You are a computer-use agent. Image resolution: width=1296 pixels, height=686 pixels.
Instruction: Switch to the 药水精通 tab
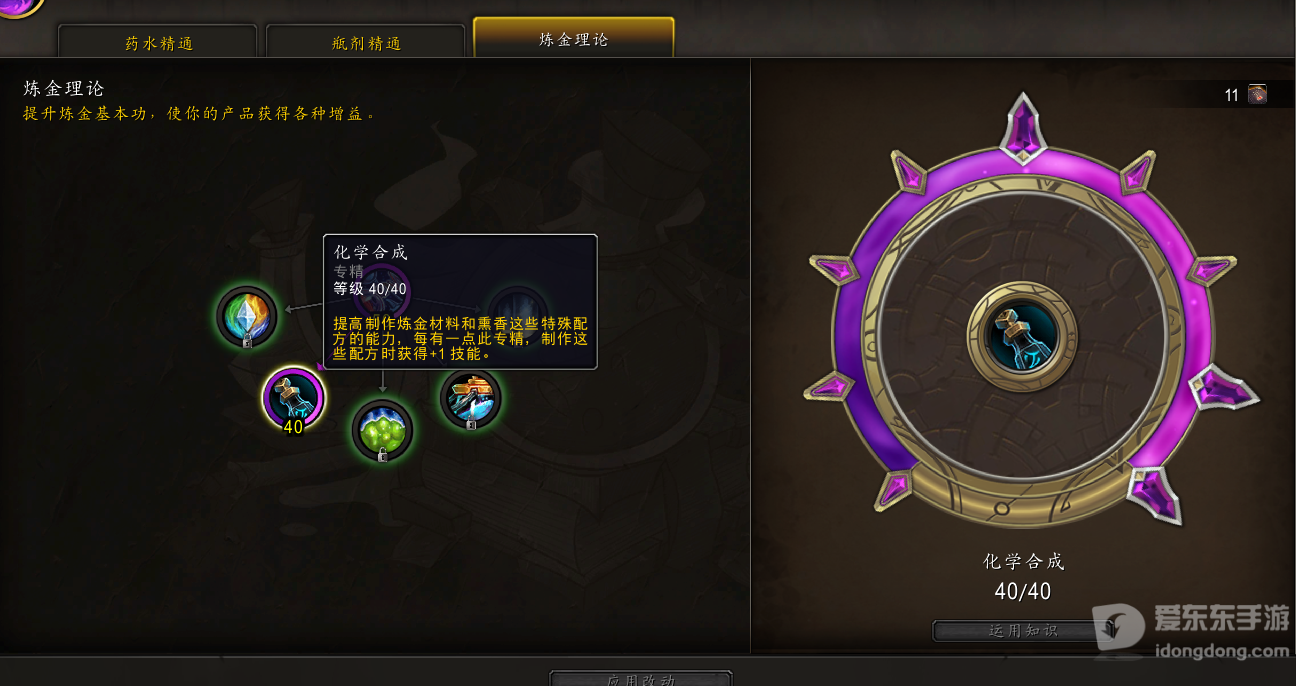[158, 43]
